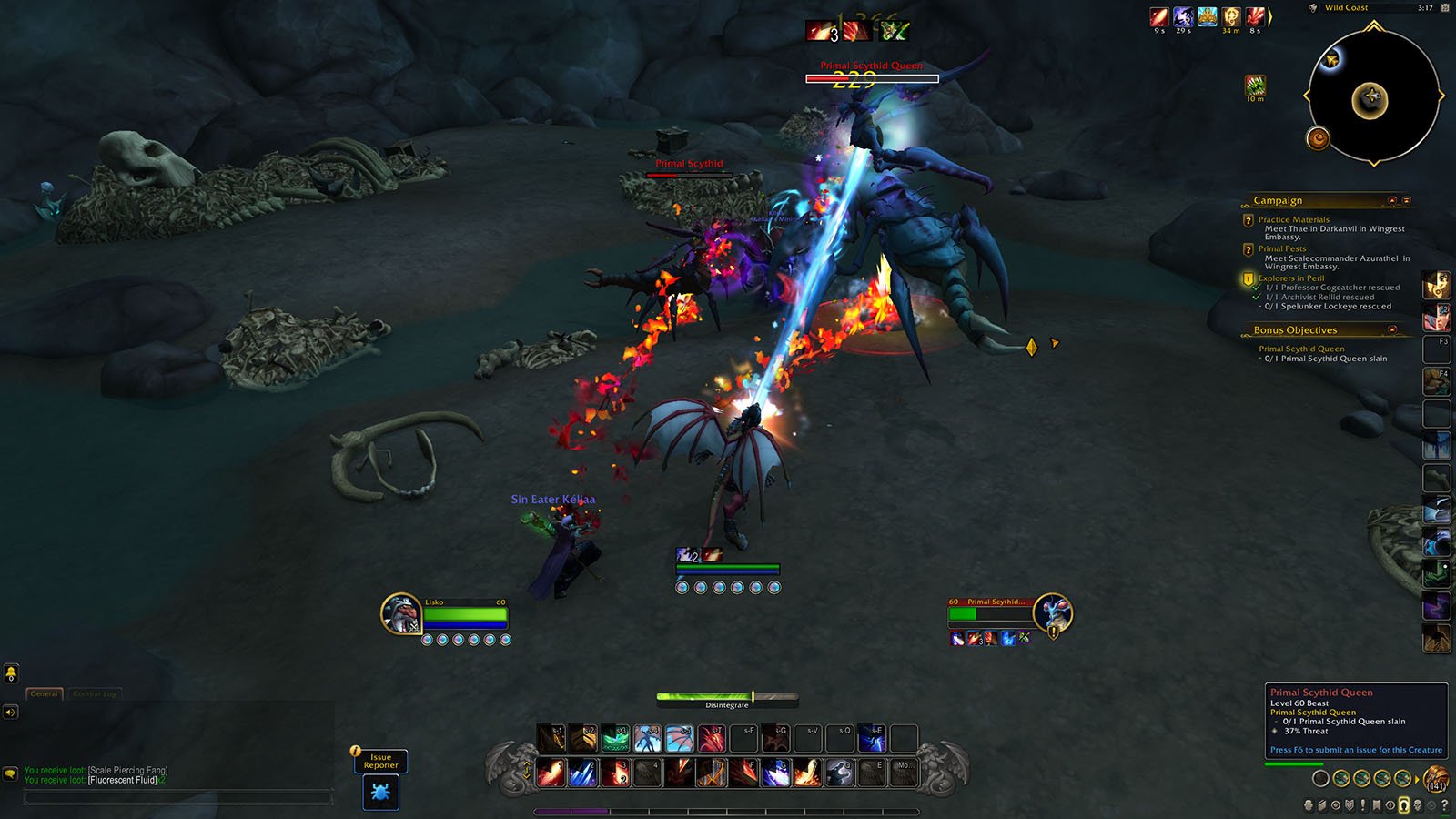Collapse the Bonus Objectives section
Screen dimensions: 1456x819
tap(1392, 329)
